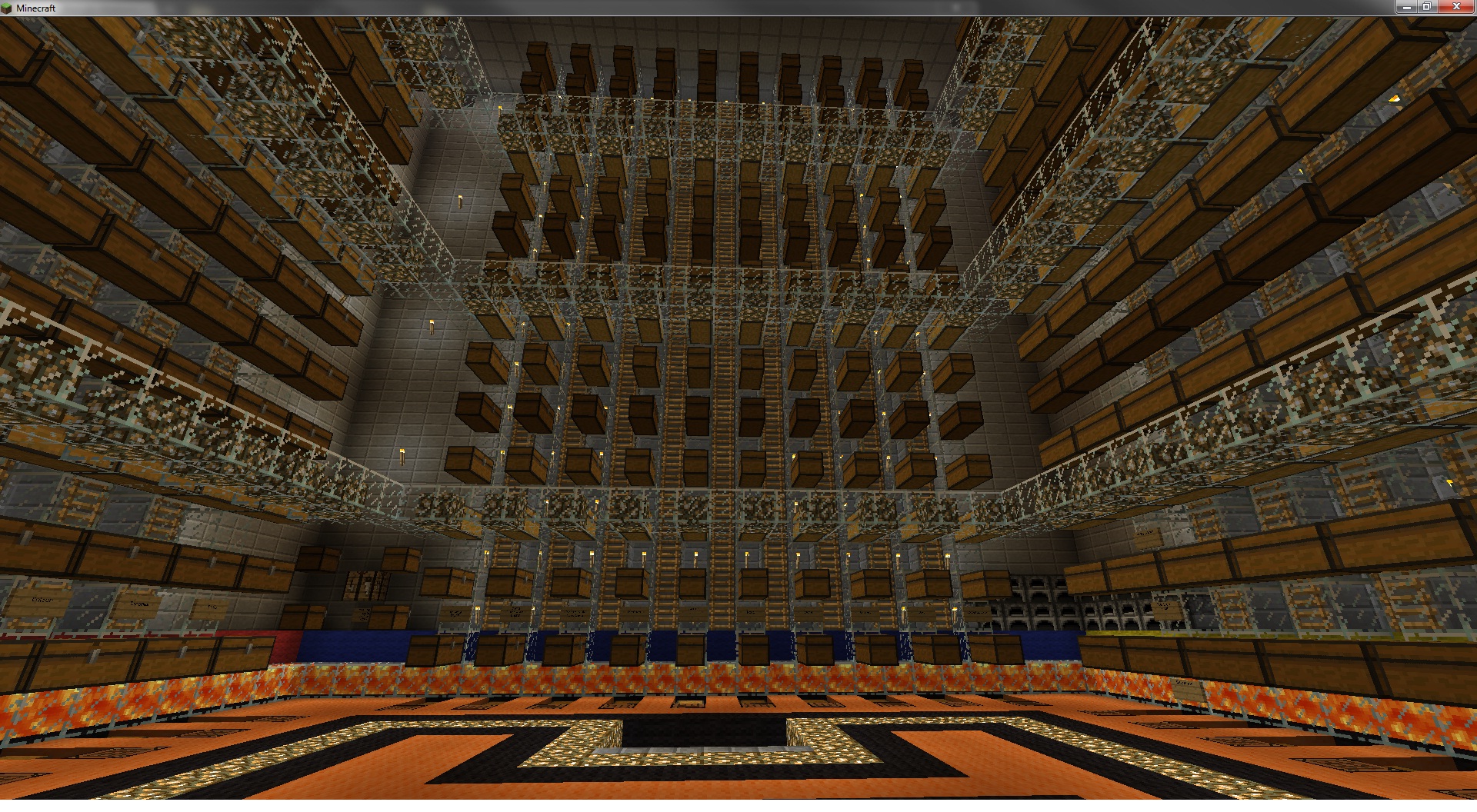Close the Minecraft window
This screenshot has width=1477, height=812.
tap(1455, 7)
